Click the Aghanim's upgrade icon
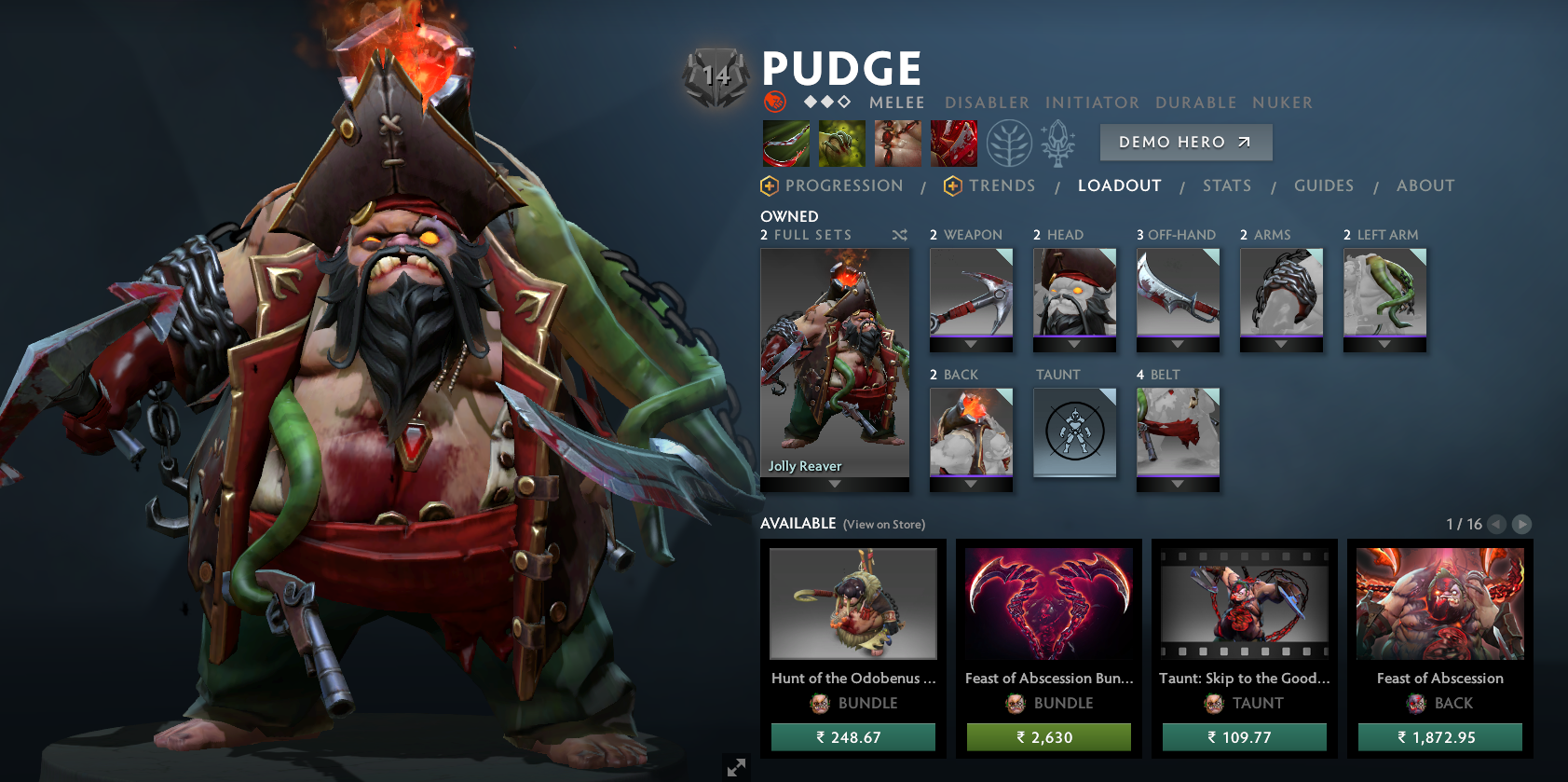This screenshot has width=1568, height=782. (x=1057, y=143)
